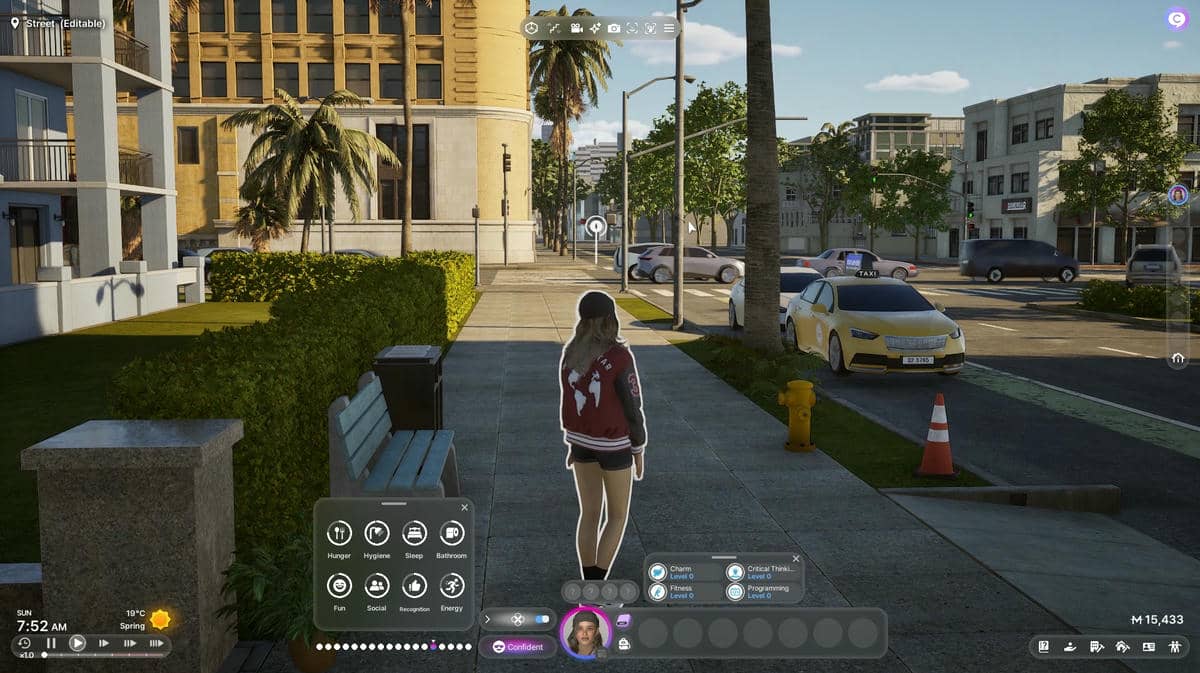The width and height of the screenshot is (1200, 673).
Task: Select the Social need icon
Action: [x=377, y=586]
